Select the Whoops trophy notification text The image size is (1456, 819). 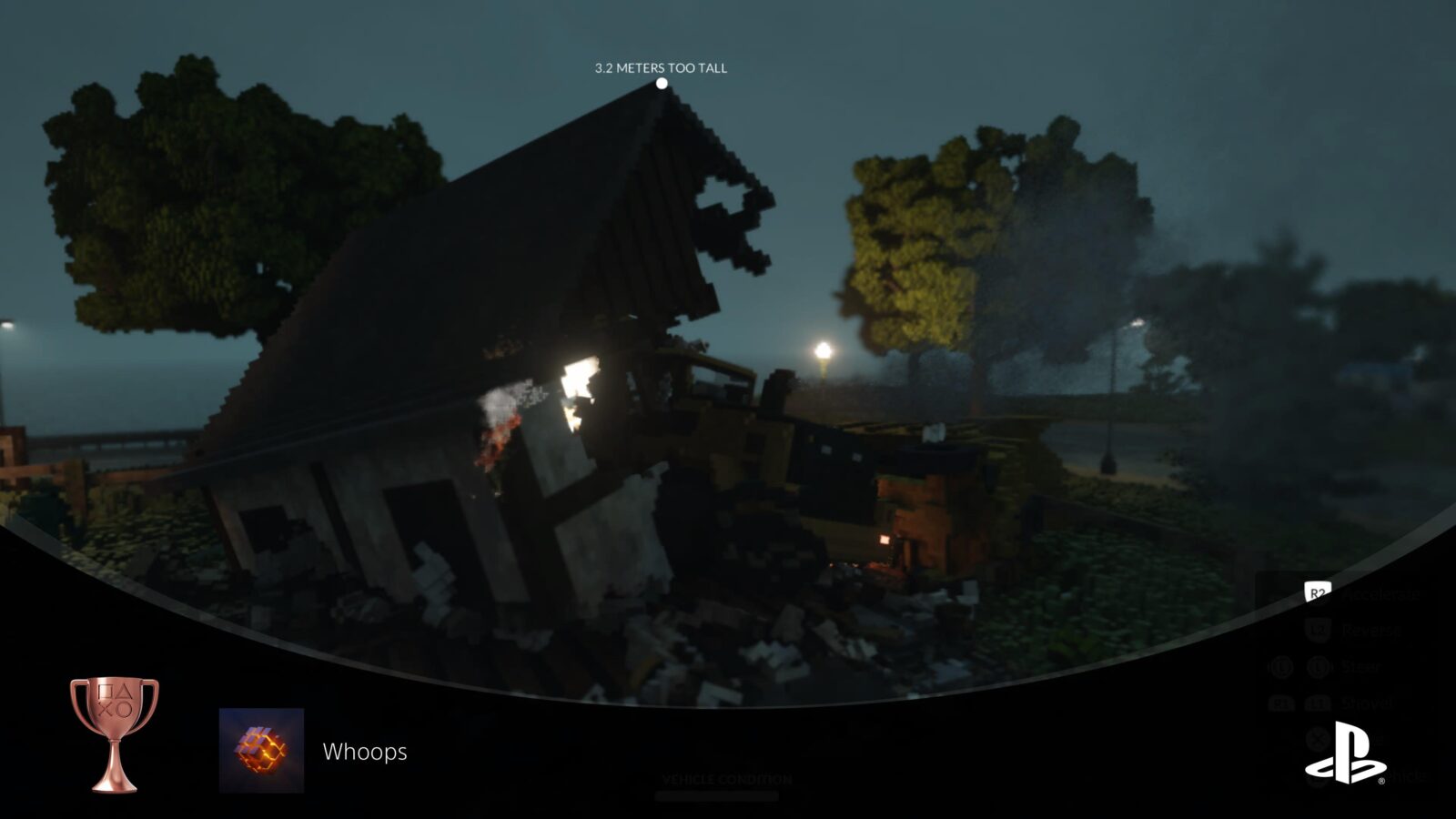pyautogui.click(x=364, y=753)
